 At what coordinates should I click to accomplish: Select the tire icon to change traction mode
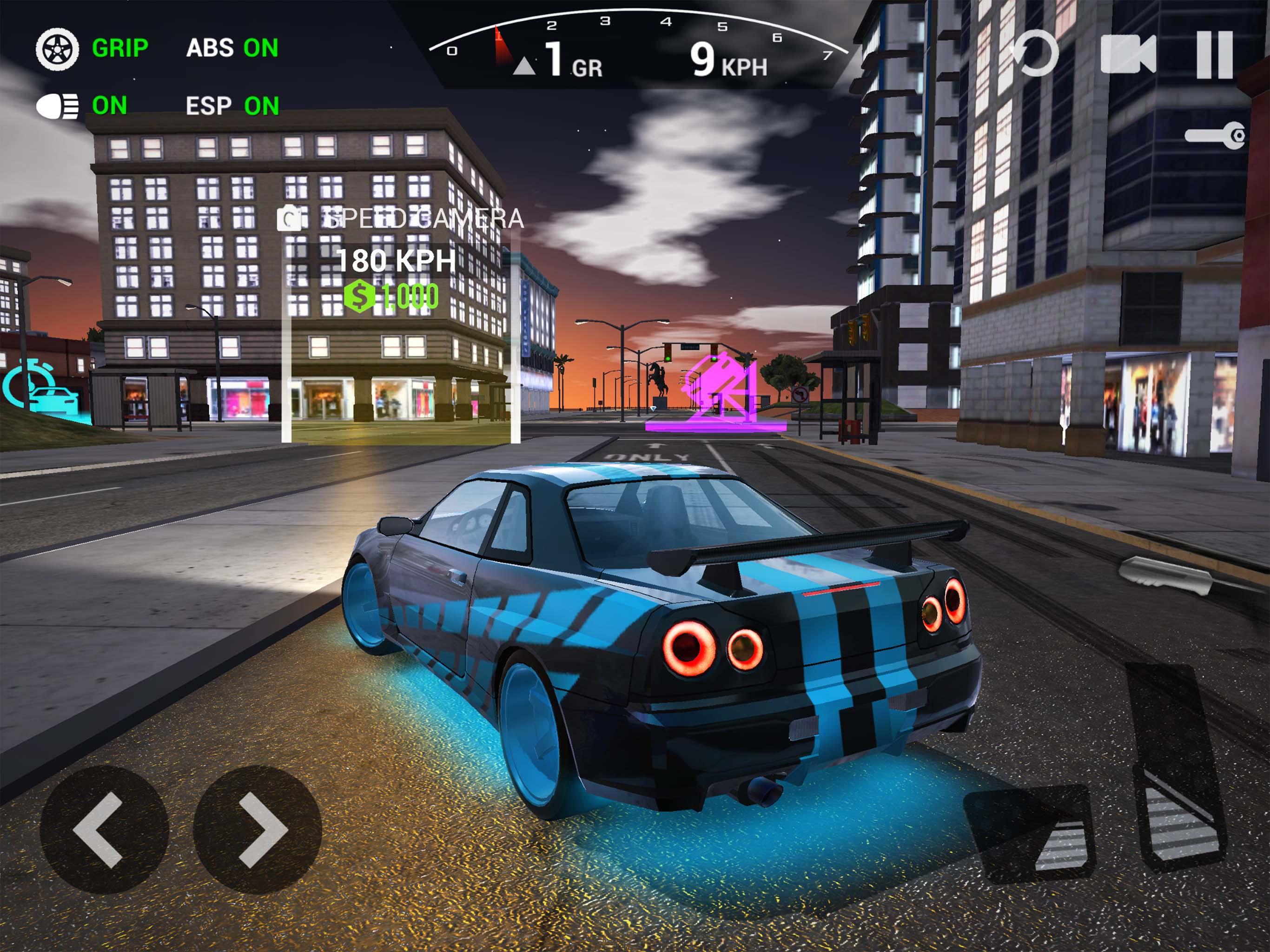point(58,49)
